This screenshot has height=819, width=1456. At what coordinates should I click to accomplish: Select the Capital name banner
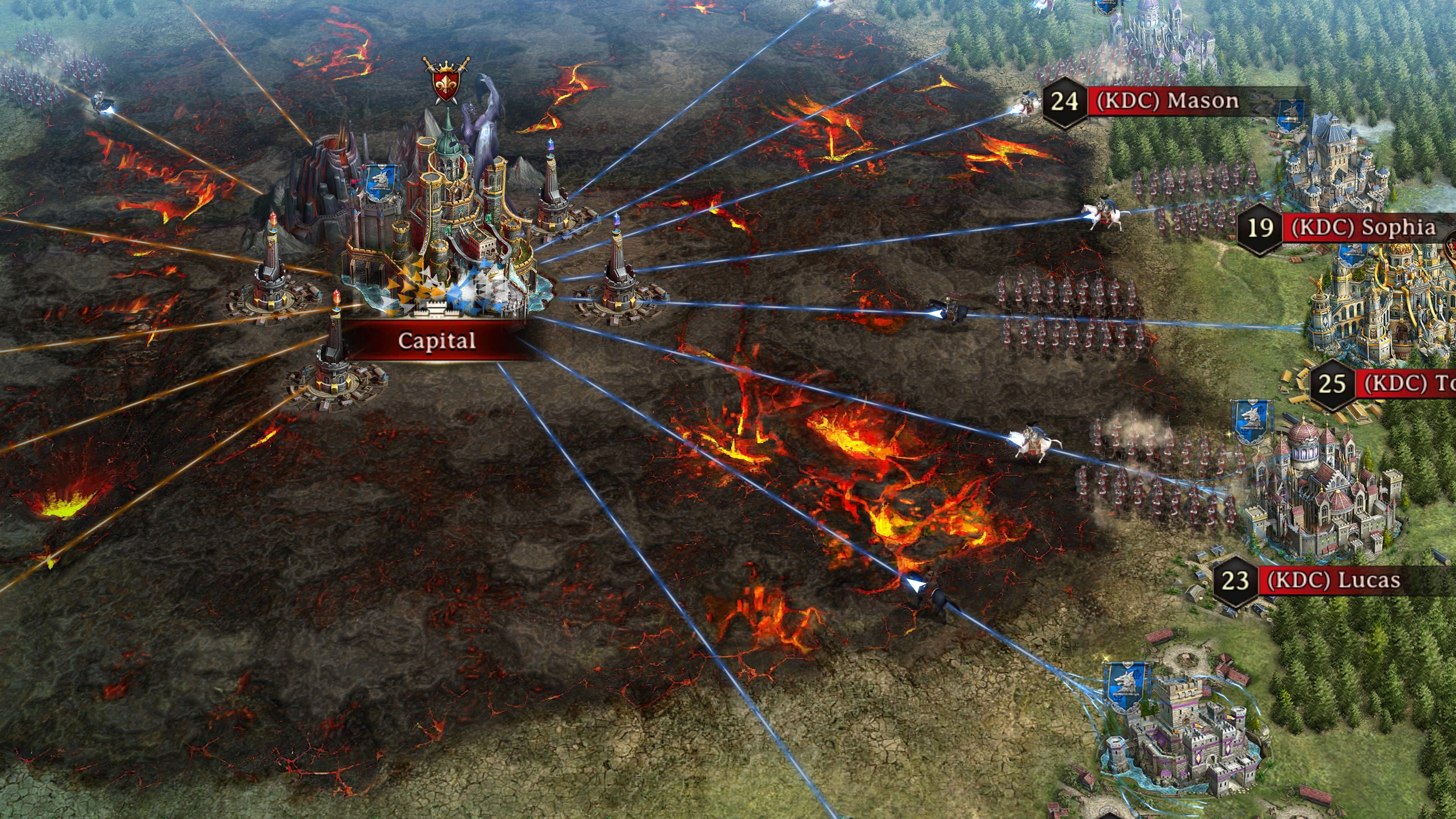pyautogui.click(x=436, y=340)
